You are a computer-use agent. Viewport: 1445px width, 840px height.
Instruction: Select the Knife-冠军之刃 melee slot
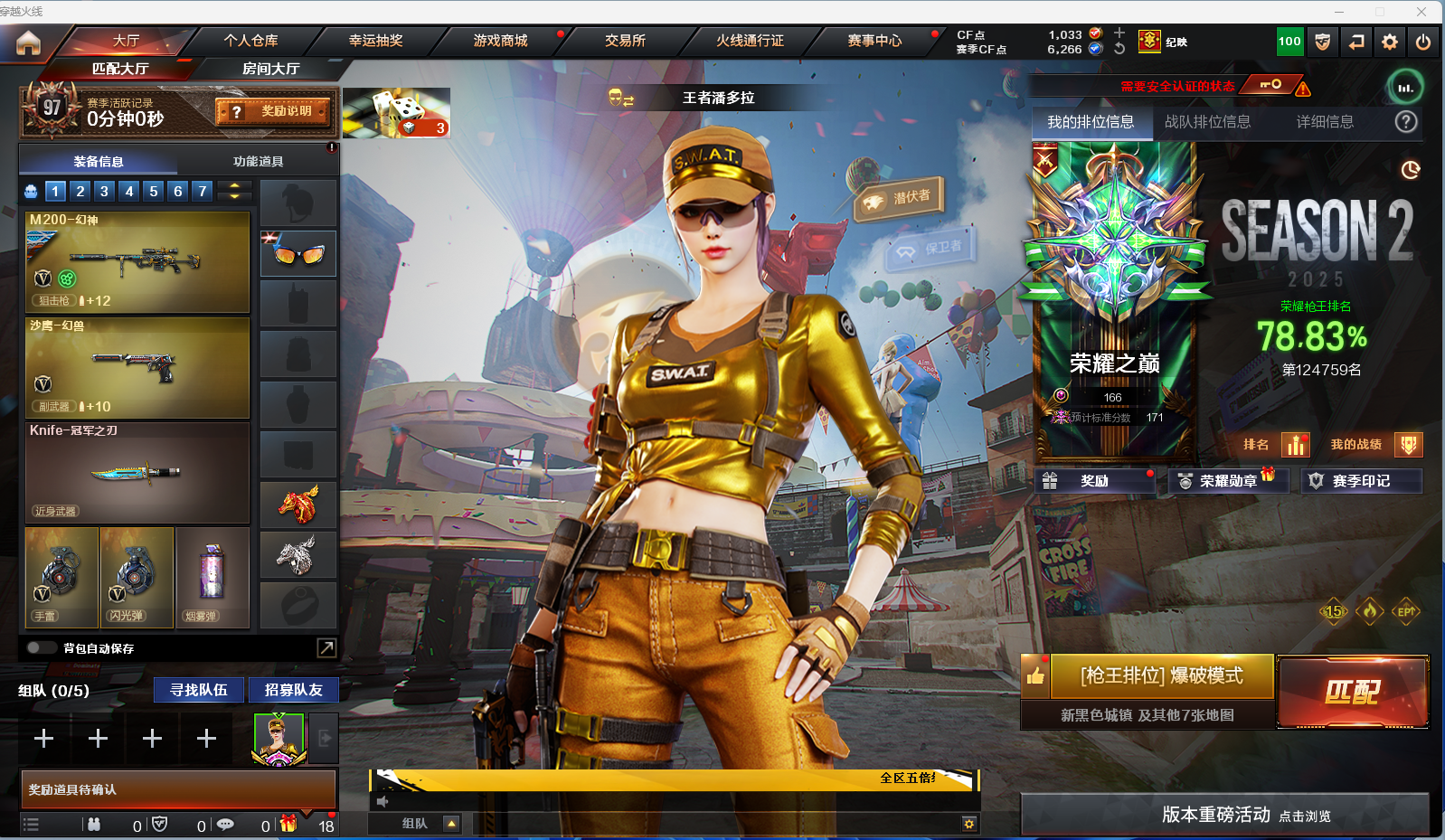[x=137, y=472]
